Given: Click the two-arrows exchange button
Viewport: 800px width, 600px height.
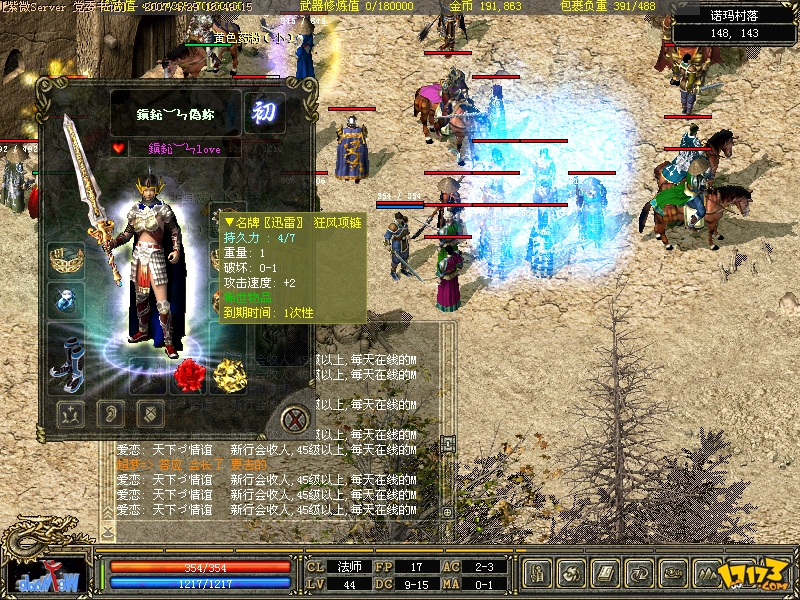Looking at the screenshot, I should 640,575.
